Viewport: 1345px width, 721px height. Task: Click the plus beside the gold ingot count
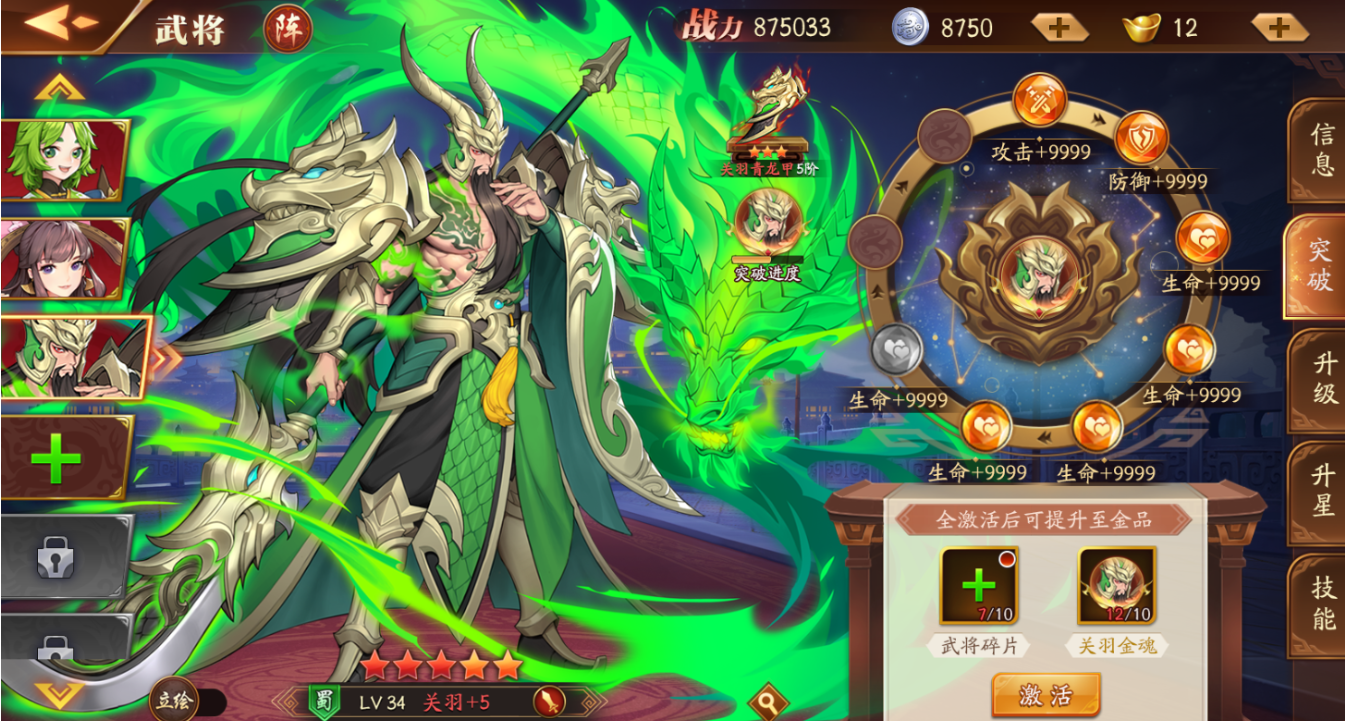[1277, 27]
